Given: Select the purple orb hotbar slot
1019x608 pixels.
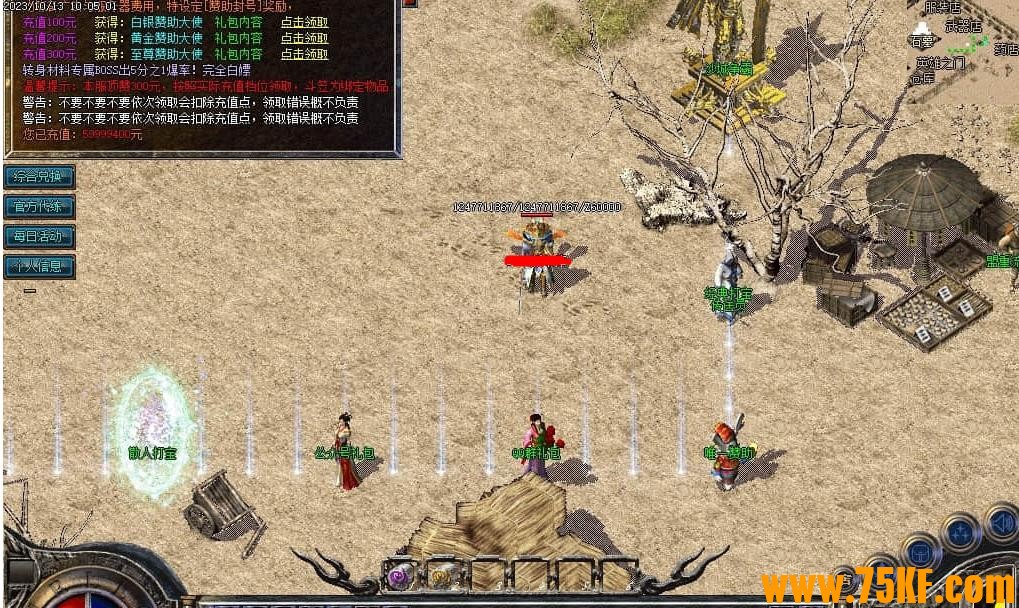Looking at the screenshot, I should tap(402, 576).
